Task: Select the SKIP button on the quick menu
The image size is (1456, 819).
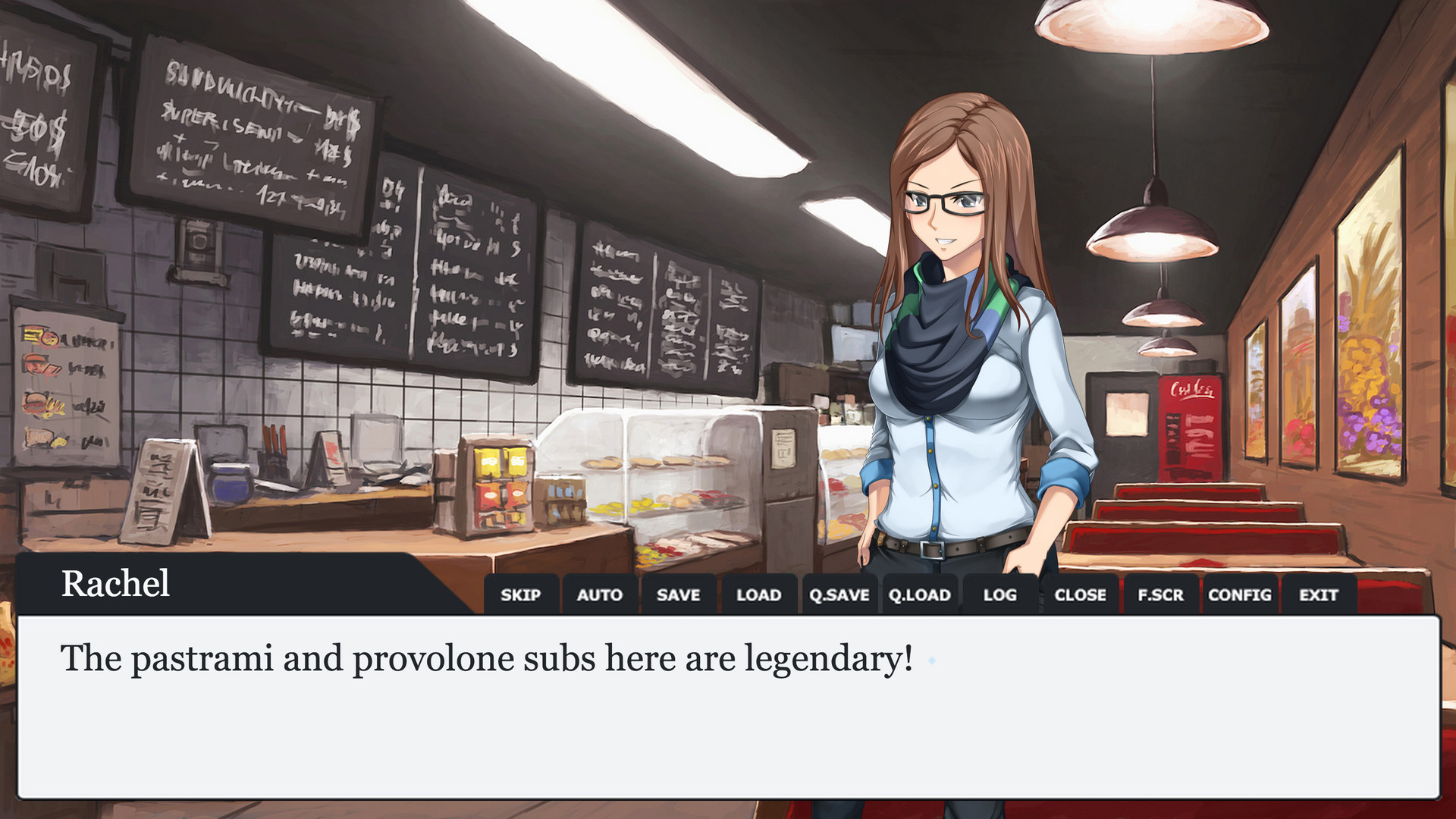Action: coord(522,595)
